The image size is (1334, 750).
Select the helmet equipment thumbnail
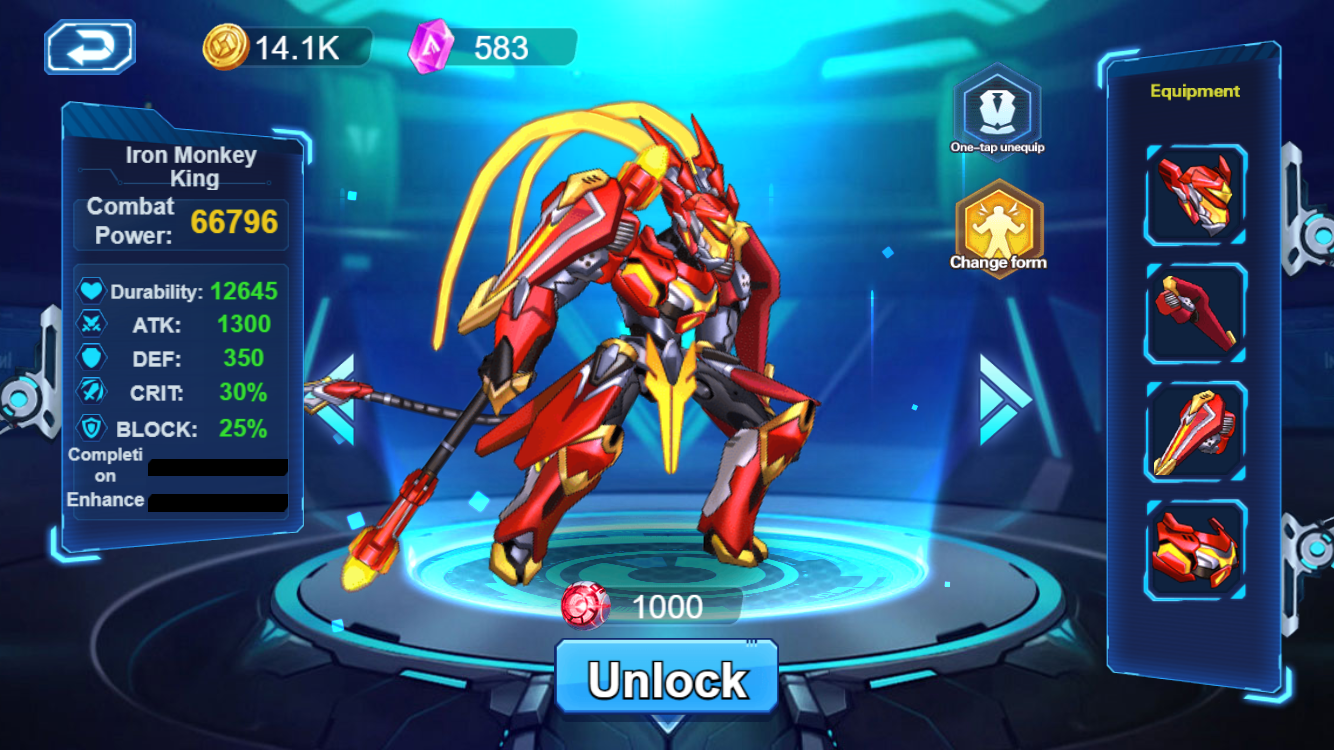[1194, 192]
